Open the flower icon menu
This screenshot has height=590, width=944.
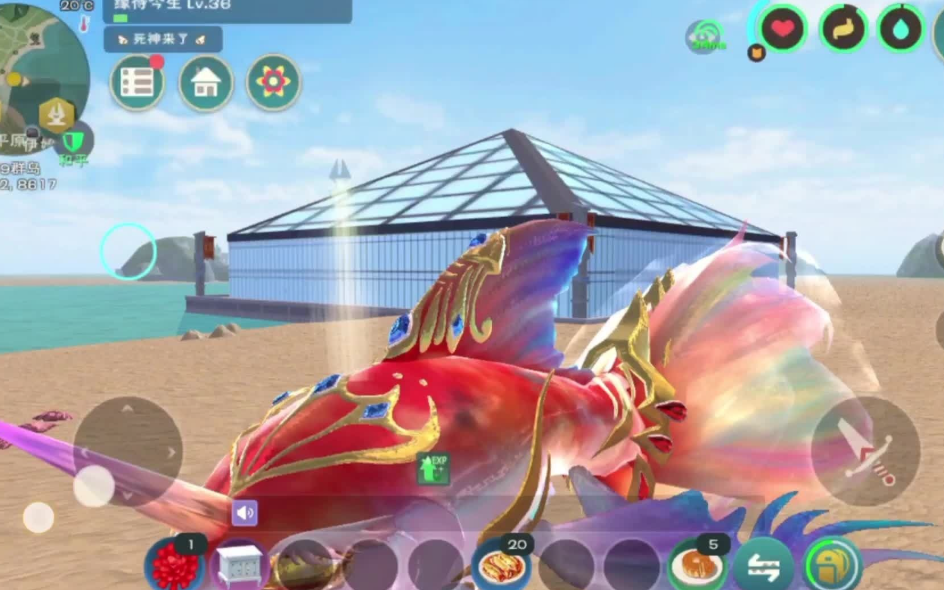click(273, 83)
